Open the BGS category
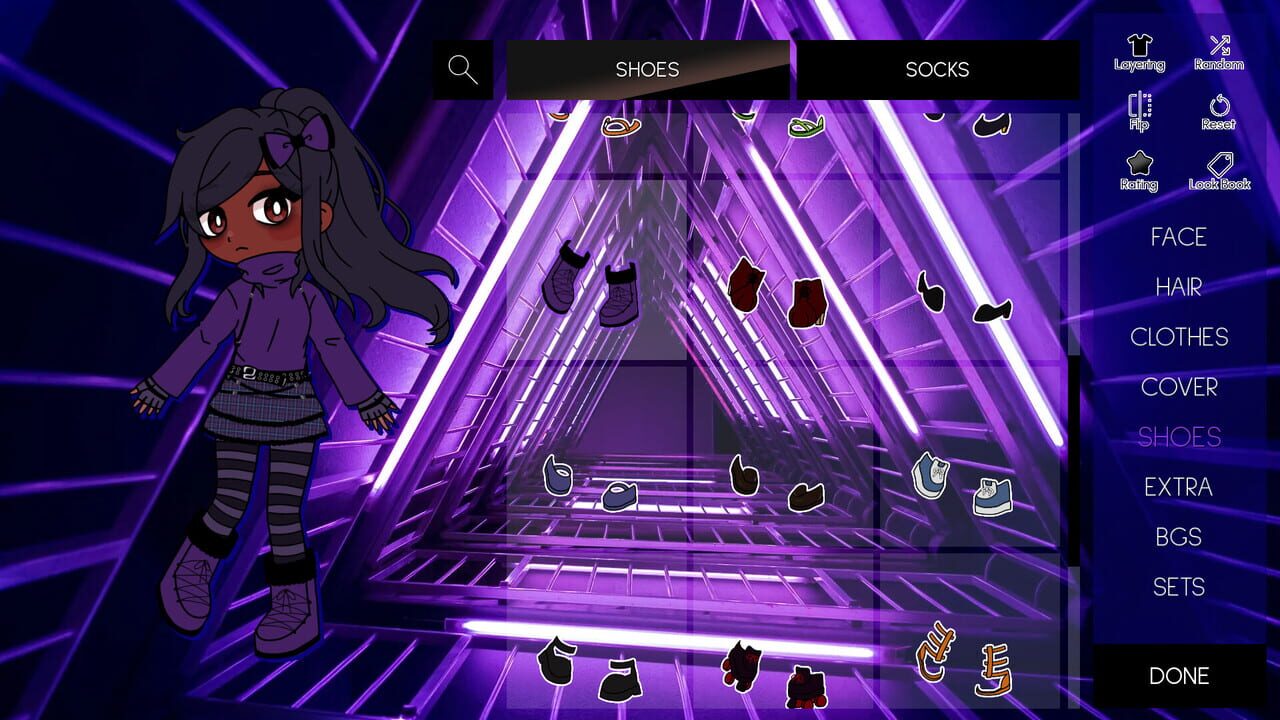 [1178, 537]
